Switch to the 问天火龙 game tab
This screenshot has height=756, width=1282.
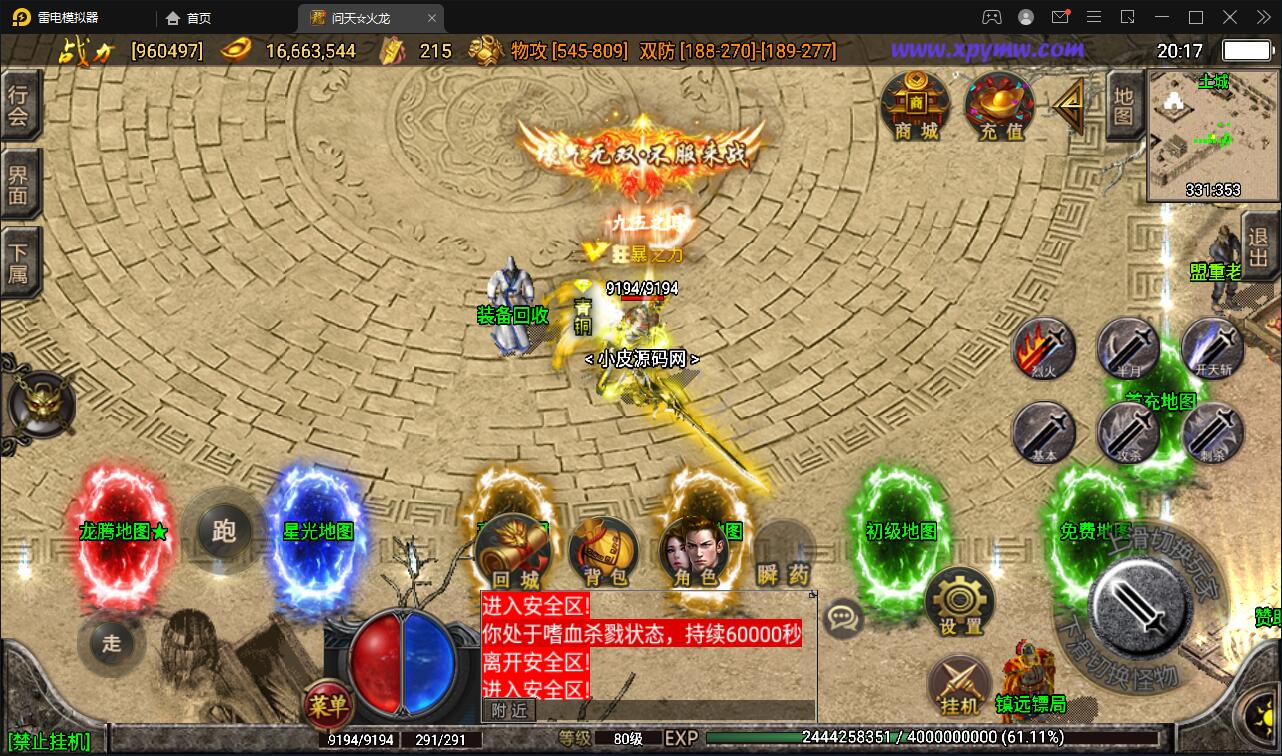[x=358, y=17]
